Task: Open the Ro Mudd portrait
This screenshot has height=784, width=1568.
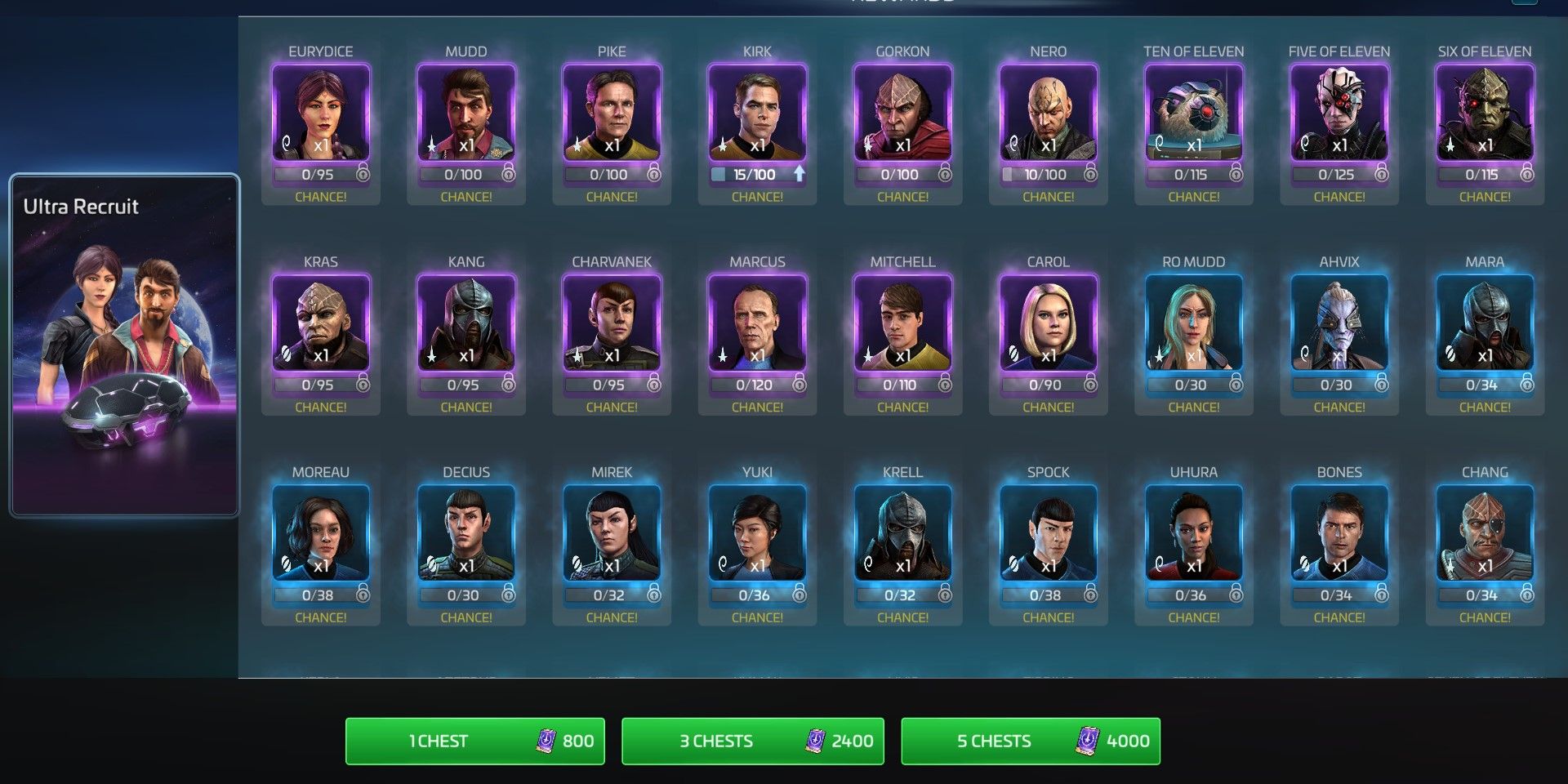Action: pyautogui.click(x=1193, y=323)
